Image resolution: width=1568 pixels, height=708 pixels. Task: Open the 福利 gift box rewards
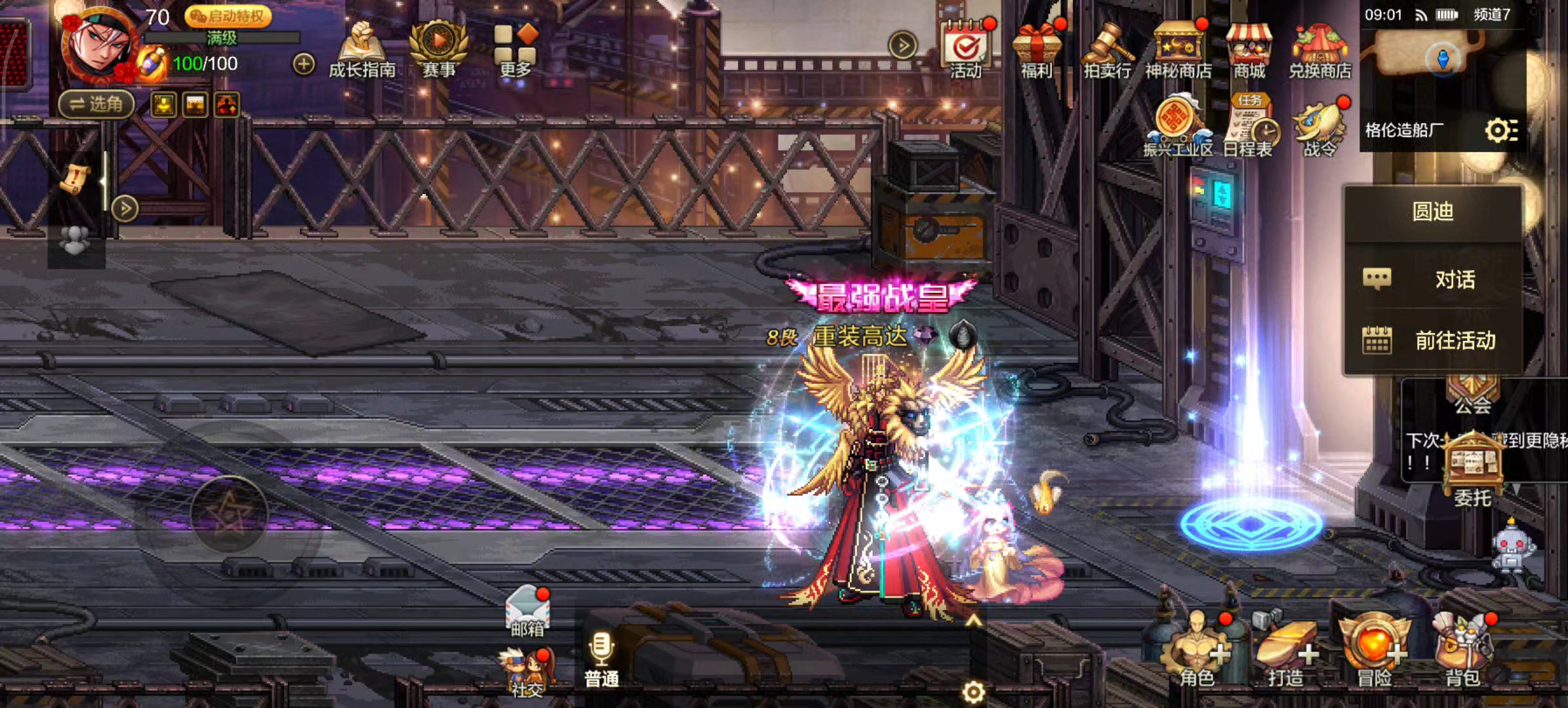pyautogui.click(x=1036, y=50)
